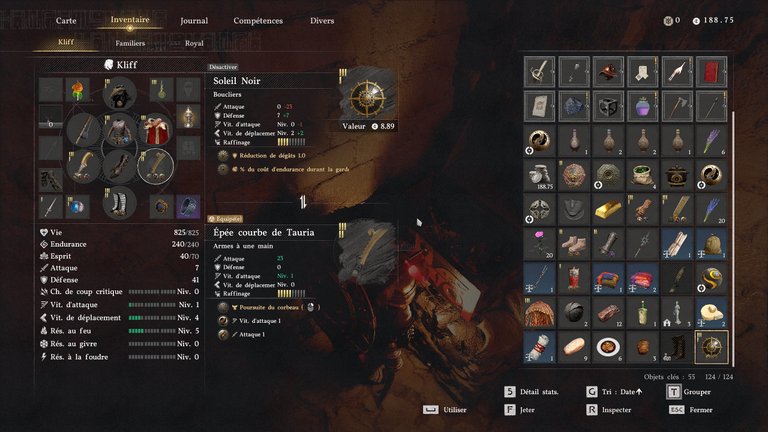
Task: Open the Carte tab
Action: coord(67,20)
